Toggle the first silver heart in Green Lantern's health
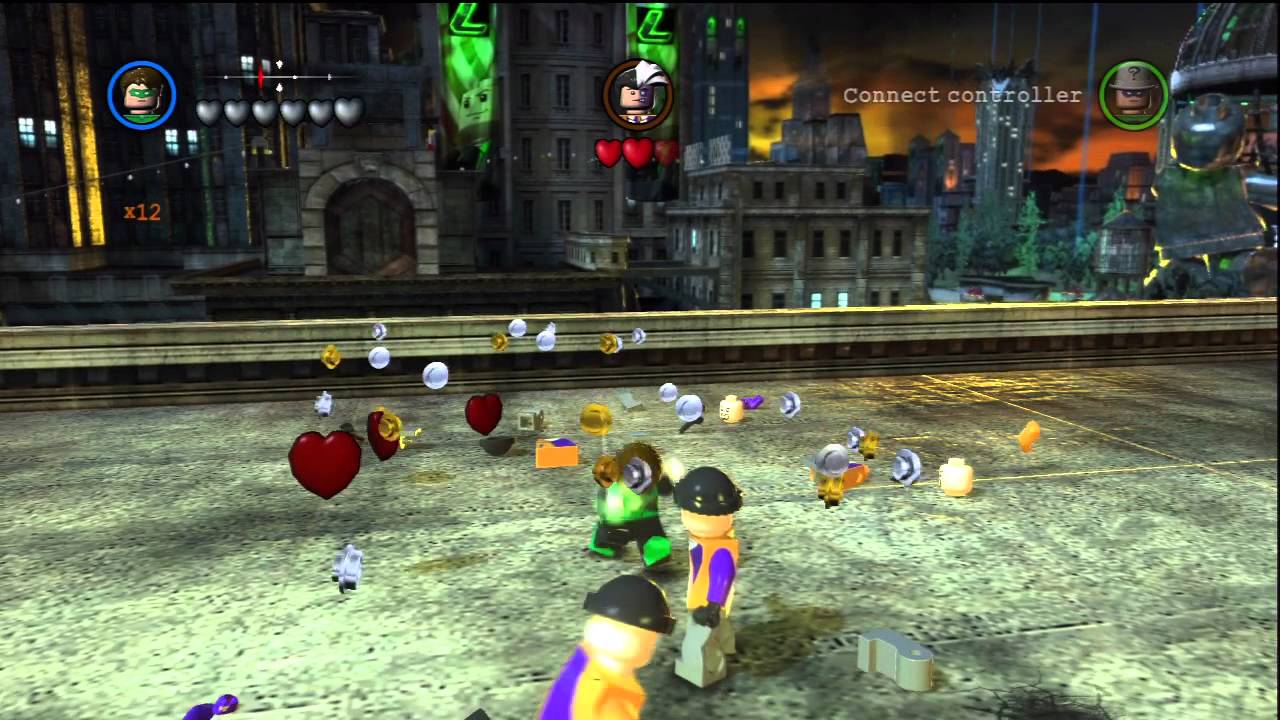Screen dimensions: 1280x720 (x=210, y=112)
